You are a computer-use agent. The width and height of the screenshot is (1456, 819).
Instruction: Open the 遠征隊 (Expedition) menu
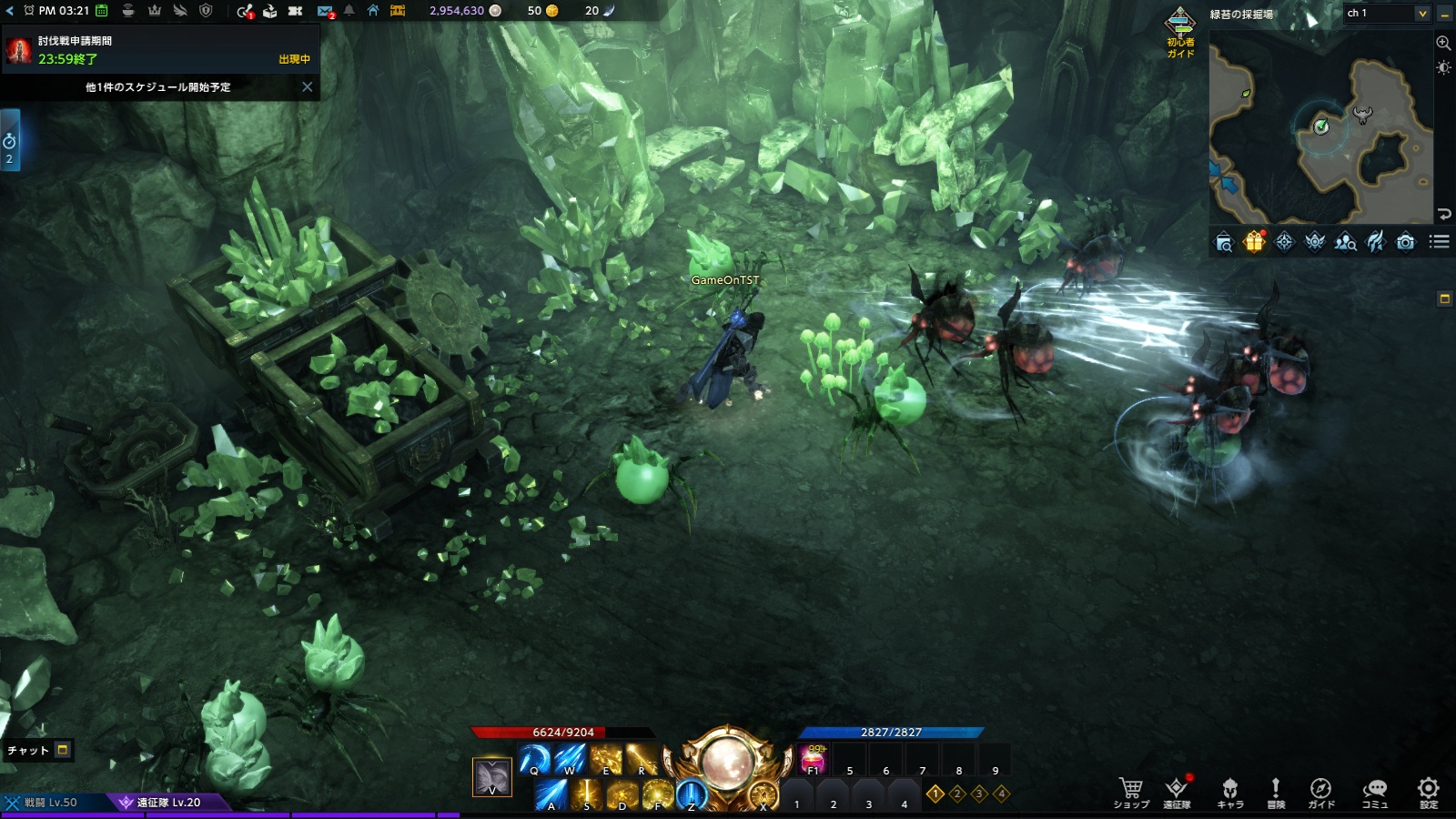tap(1177, 792)
